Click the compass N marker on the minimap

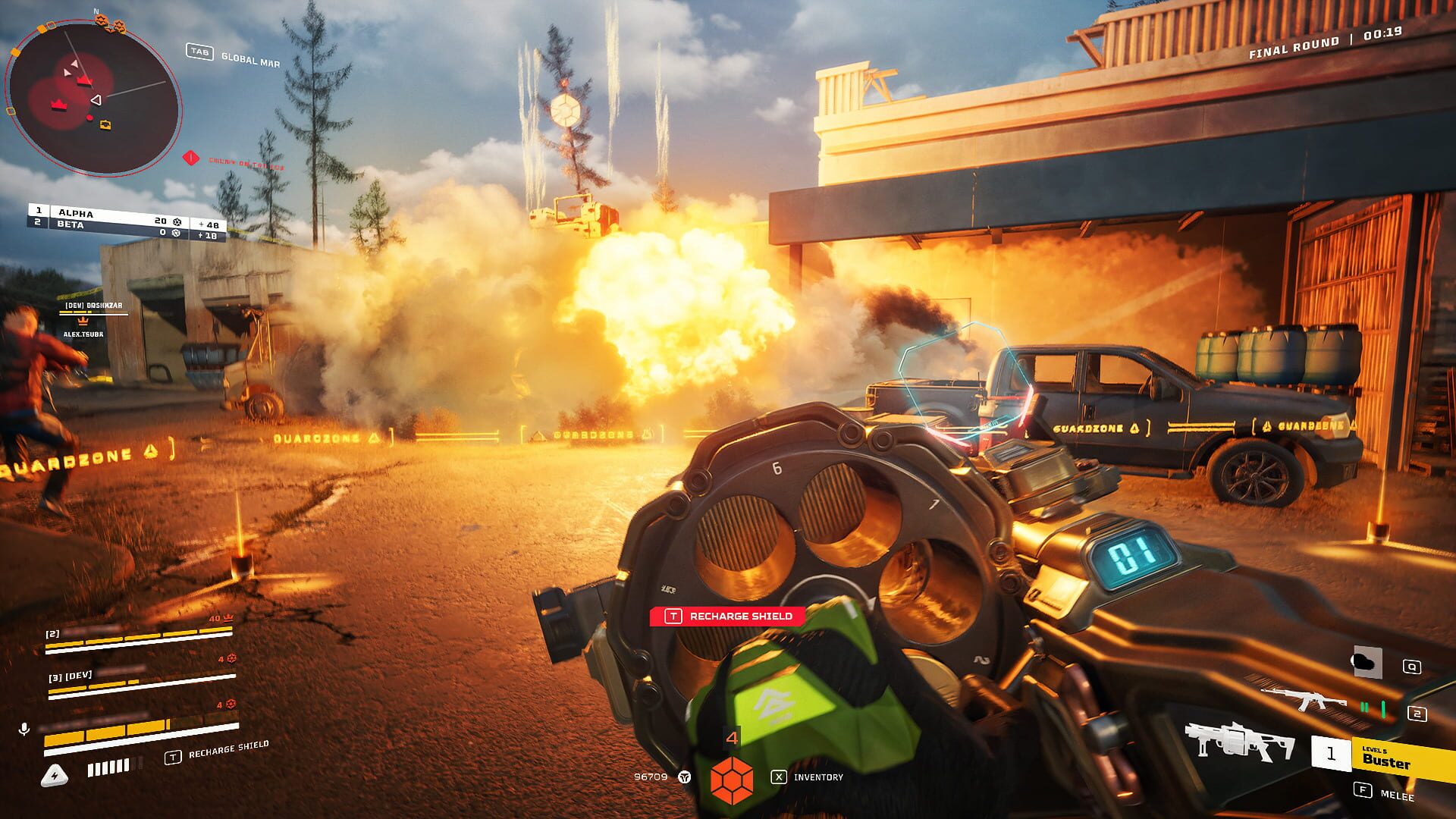click(x=95, y=12)
